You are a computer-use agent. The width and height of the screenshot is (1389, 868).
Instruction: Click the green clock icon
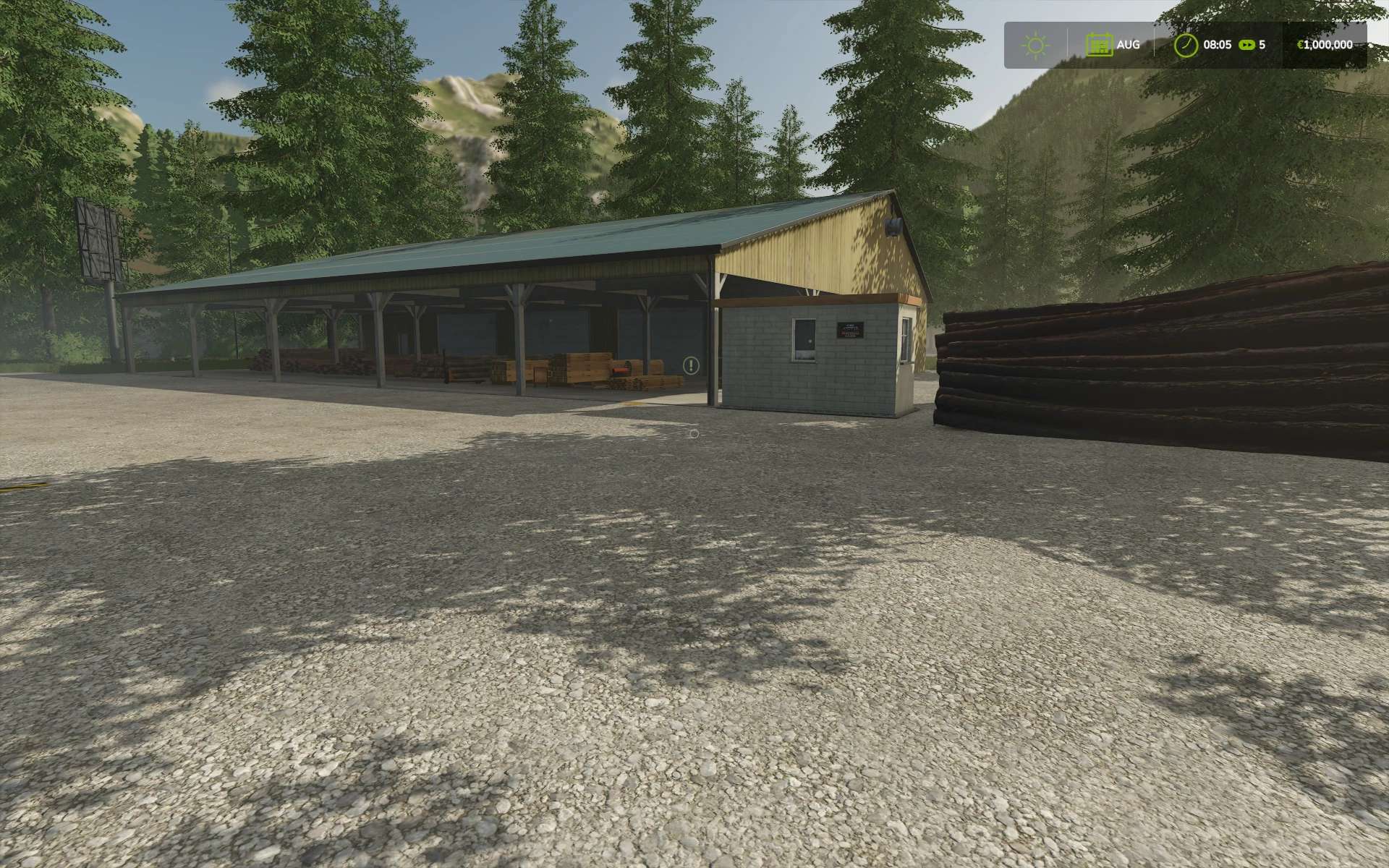[x=1186, y=45]
